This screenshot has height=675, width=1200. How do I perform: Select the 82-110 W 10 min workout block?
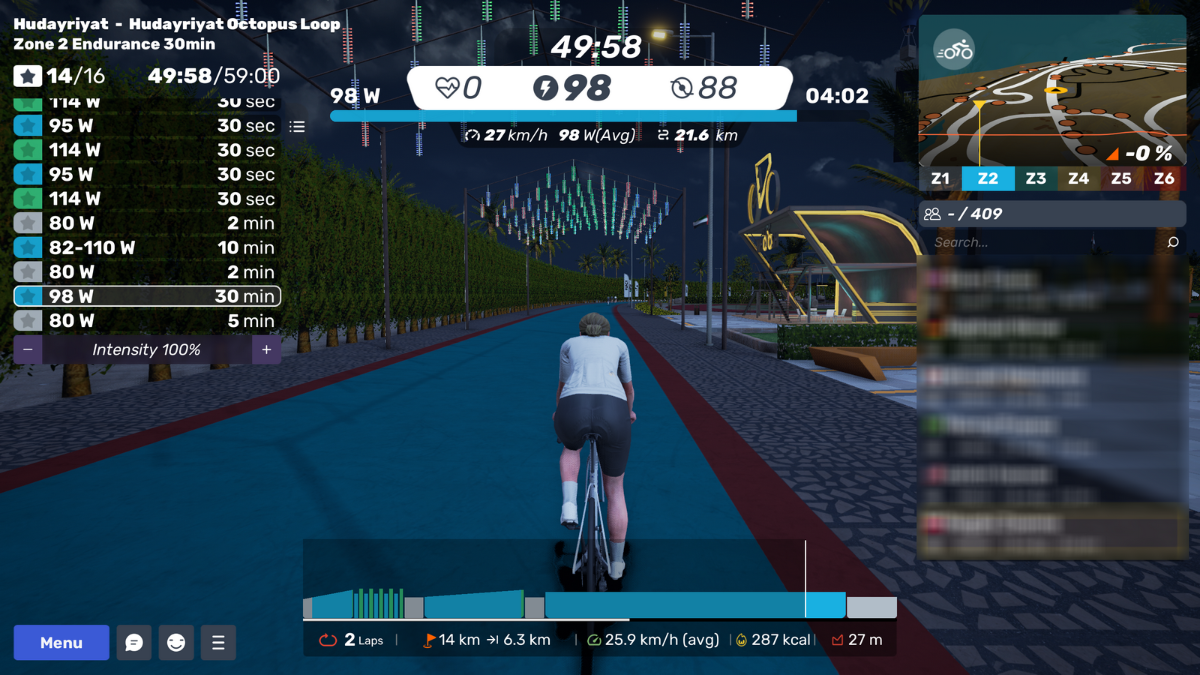point(147,247)
